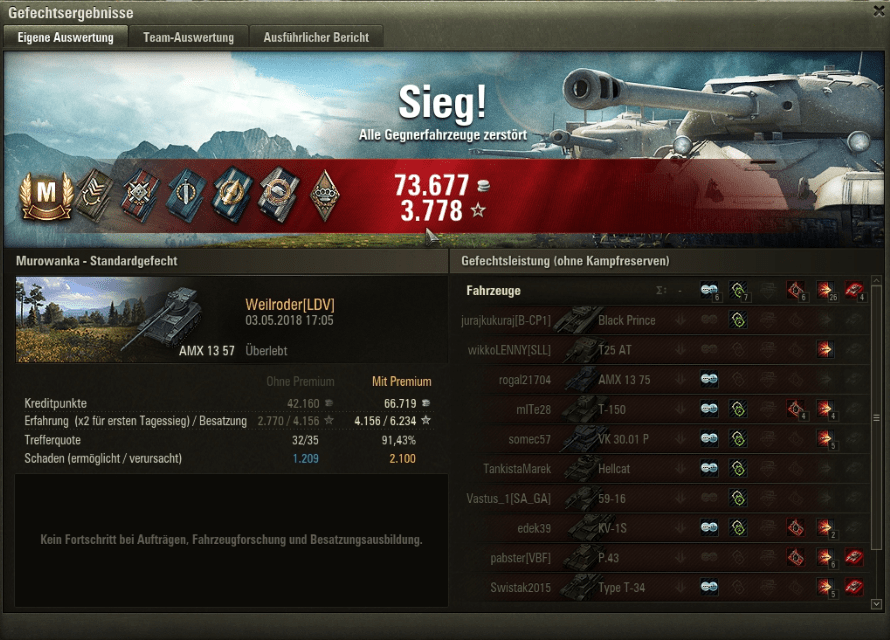Click the Fahrzeuge column header
890x640 pixels.
coord(493,291)
